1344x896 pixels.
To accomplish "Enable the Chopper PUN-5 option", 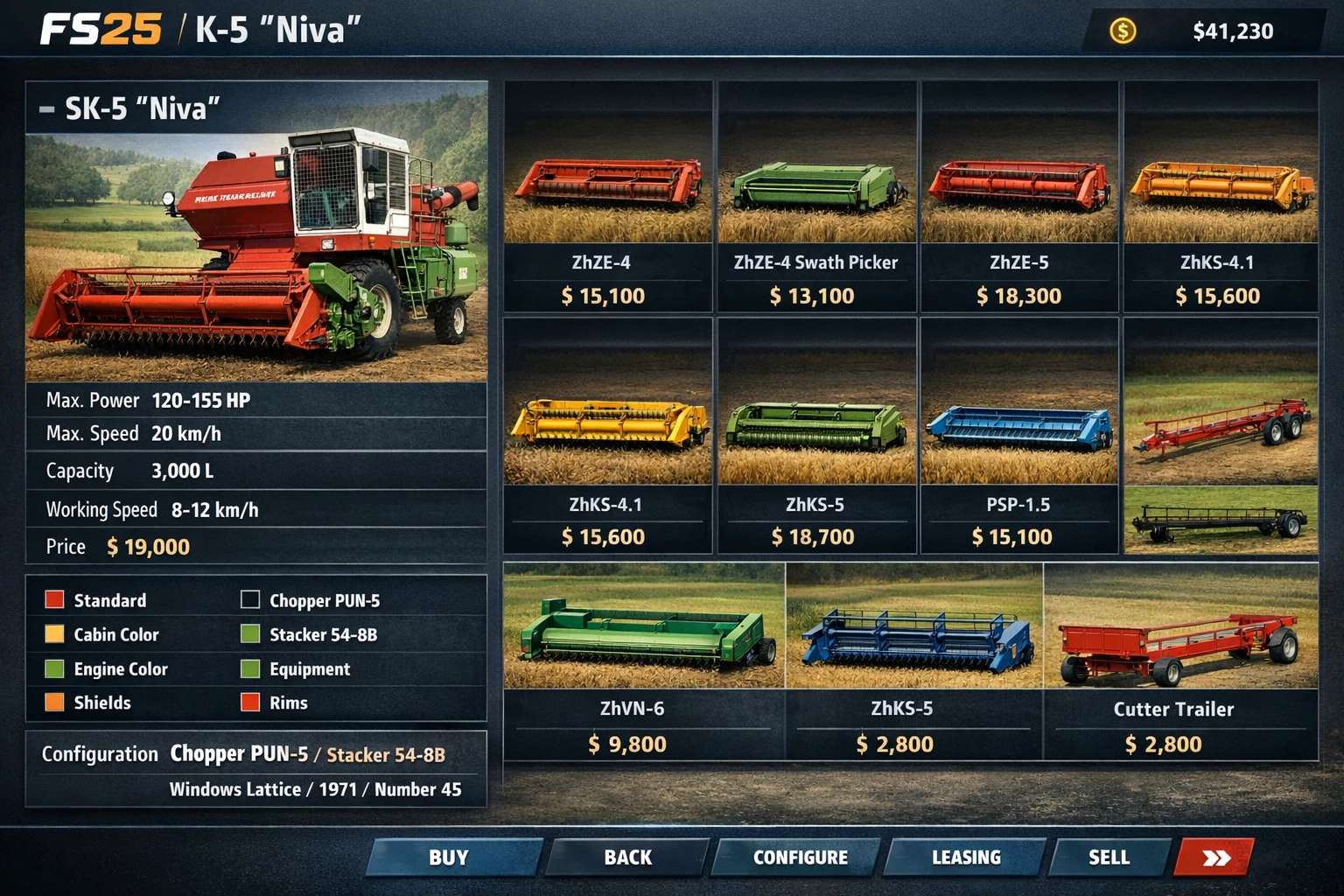I will pyautogui.click(x=251, y=600).
